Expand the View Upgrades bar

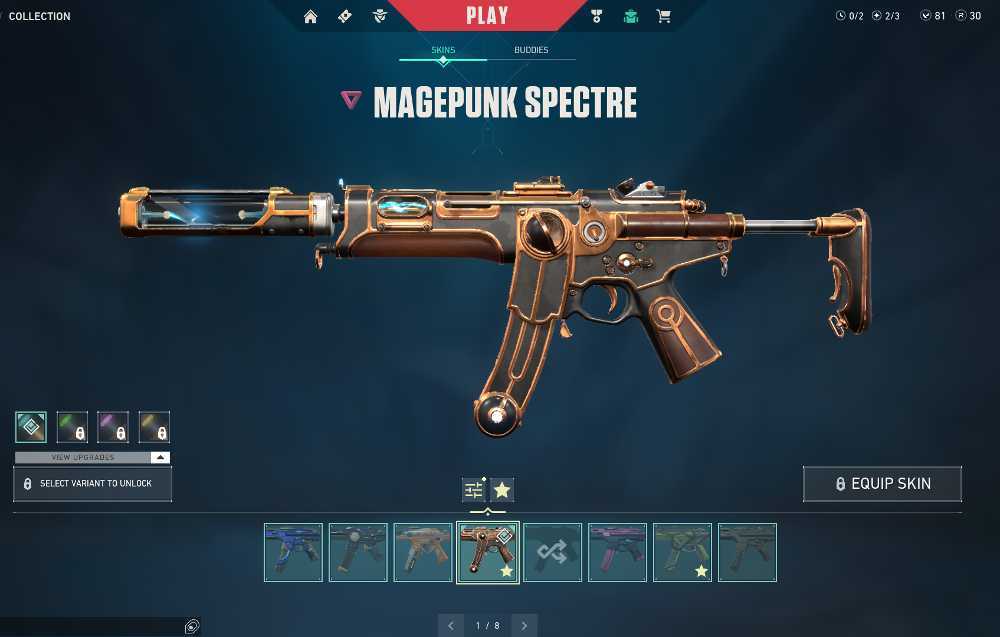(x=92, y=457)
